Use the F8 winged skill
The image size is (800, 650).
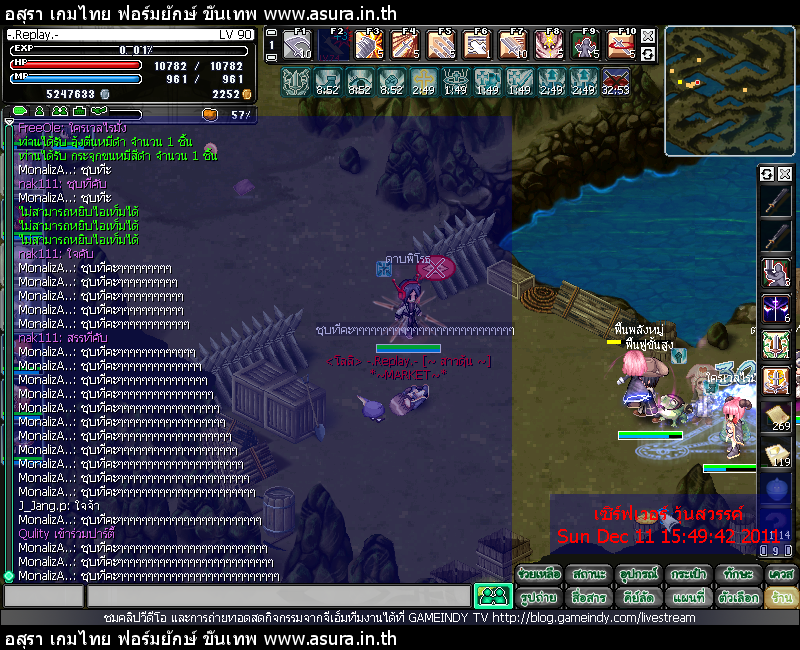pos(548,44)
